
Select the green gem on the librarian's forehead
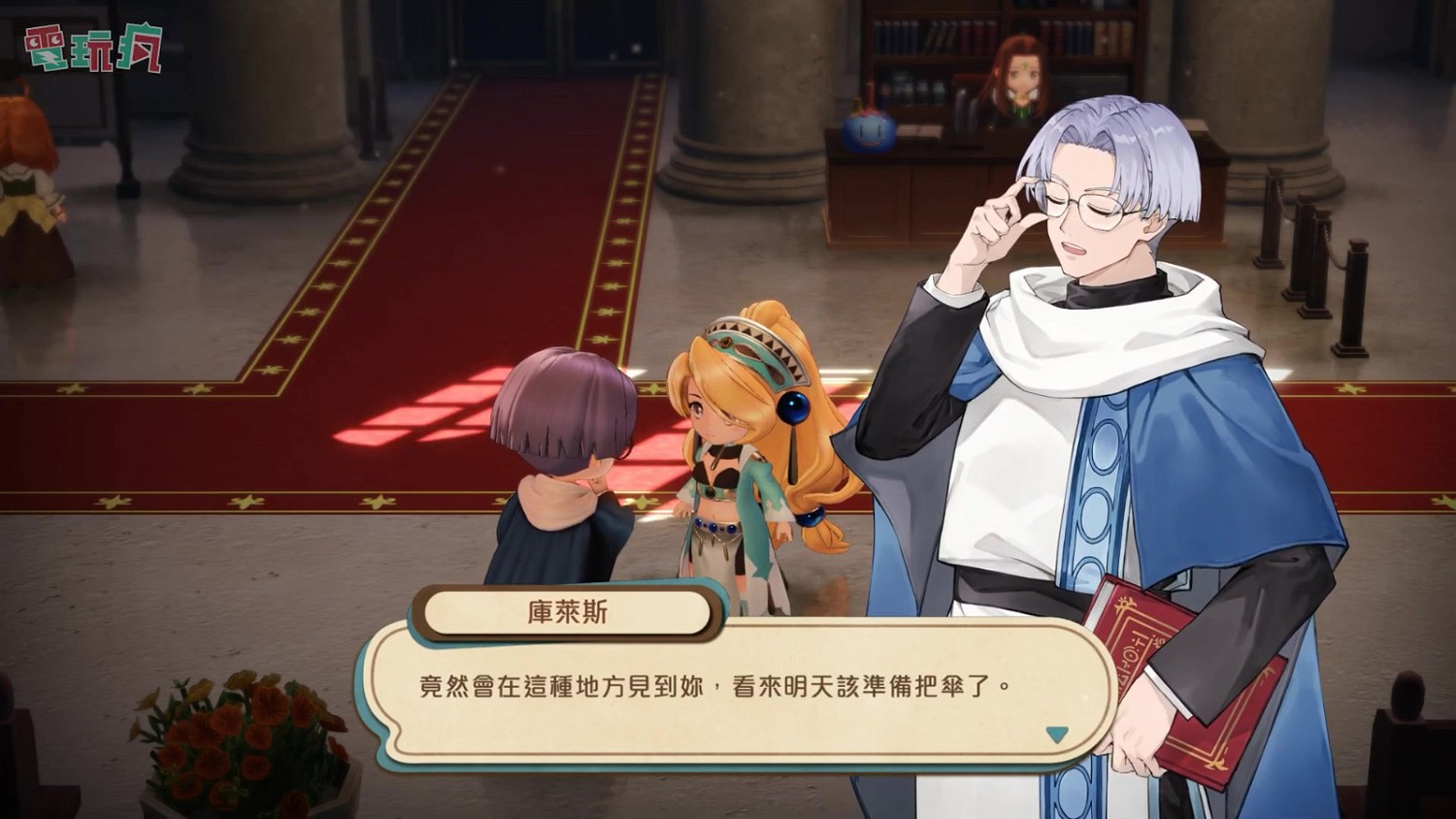tap(1024, 65)
